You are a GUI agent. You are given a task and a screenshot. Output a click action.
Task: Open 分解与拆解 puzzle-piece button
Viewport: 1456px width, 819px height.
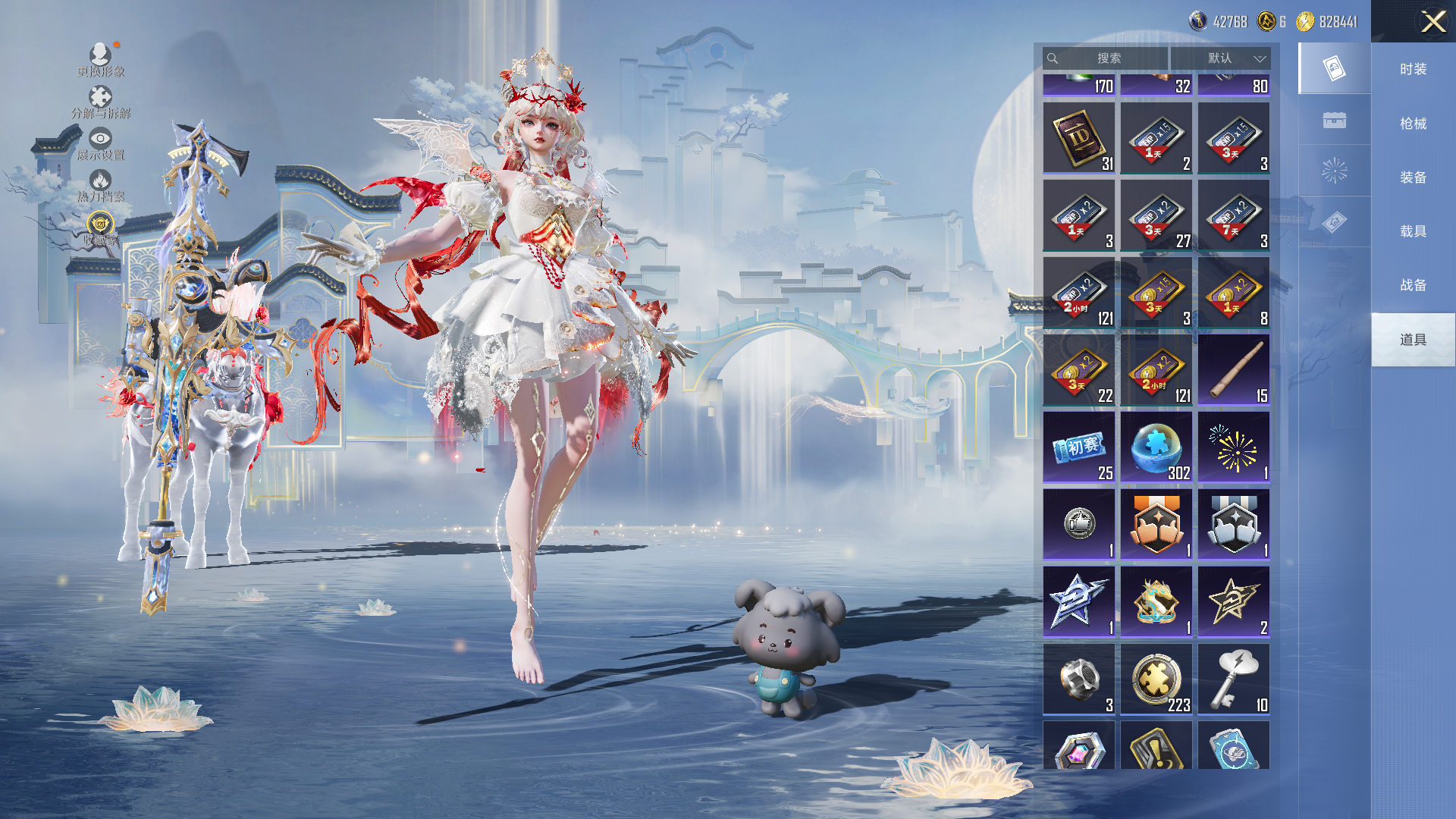[x=100, y=102]
